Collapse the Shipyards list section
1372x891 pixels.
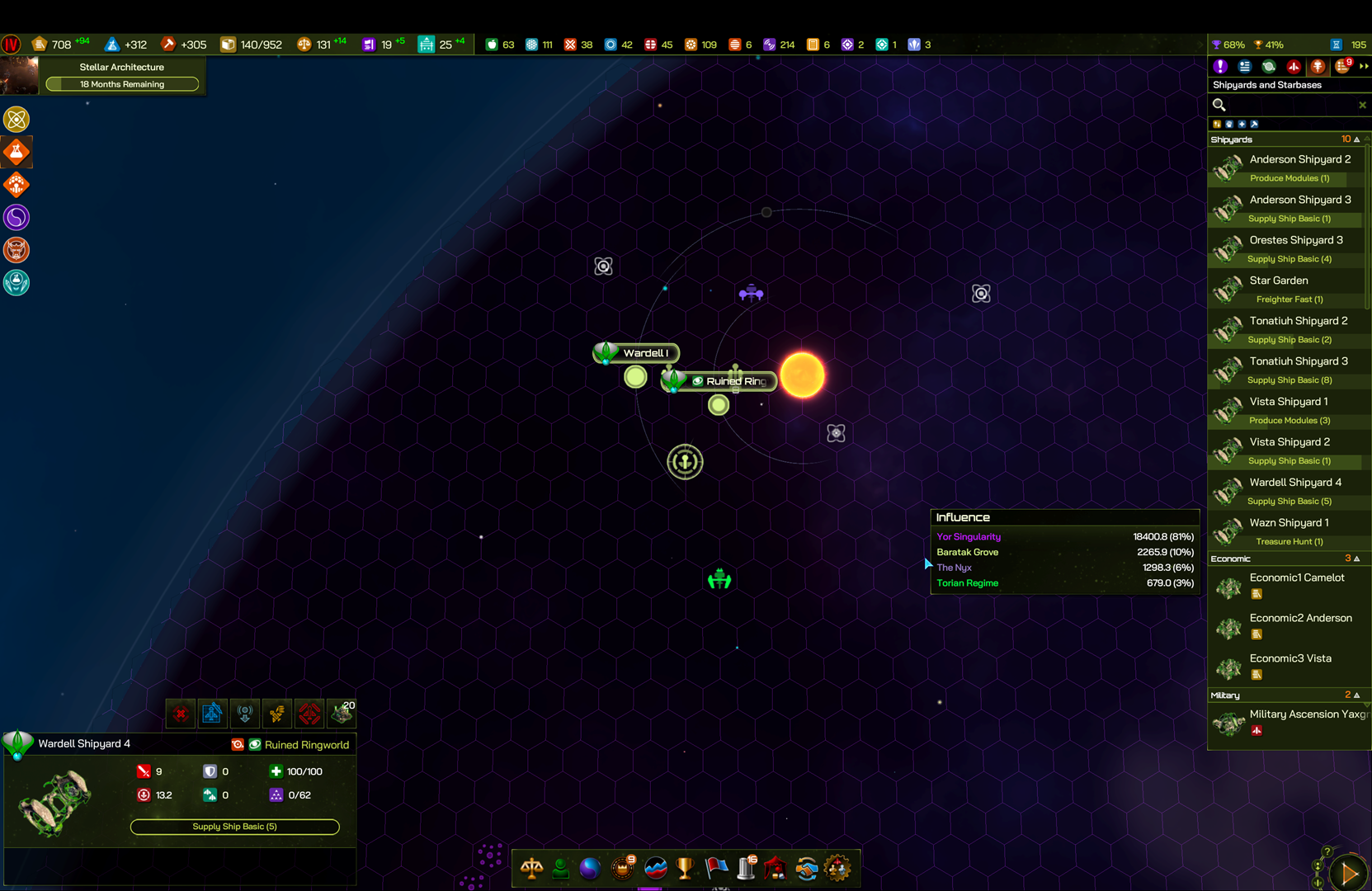point(1356,139)
